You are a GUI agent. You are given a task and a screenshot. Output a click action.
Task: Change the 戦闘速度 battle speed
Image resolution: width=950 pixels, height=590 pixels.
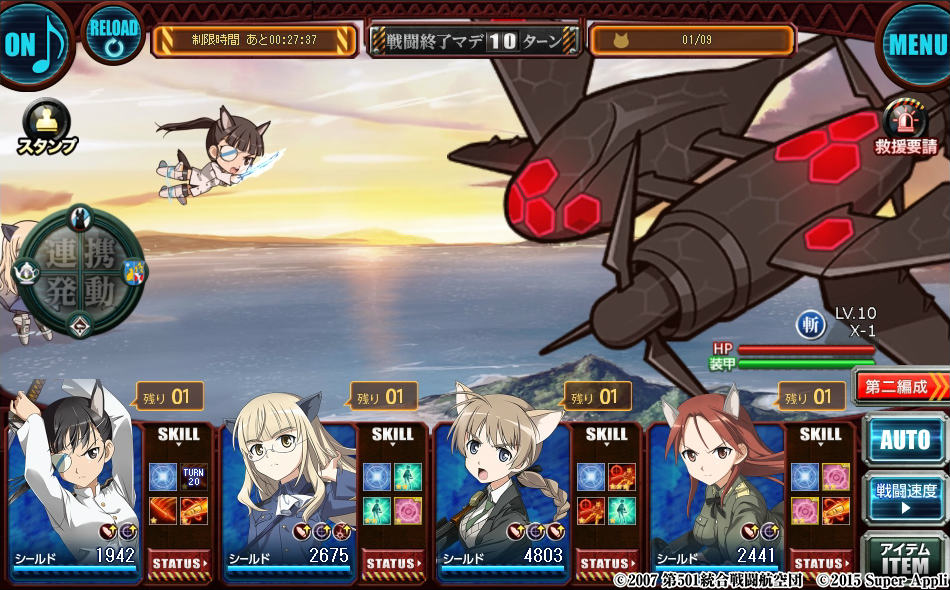pyautogui.click(x=904, y=498)
